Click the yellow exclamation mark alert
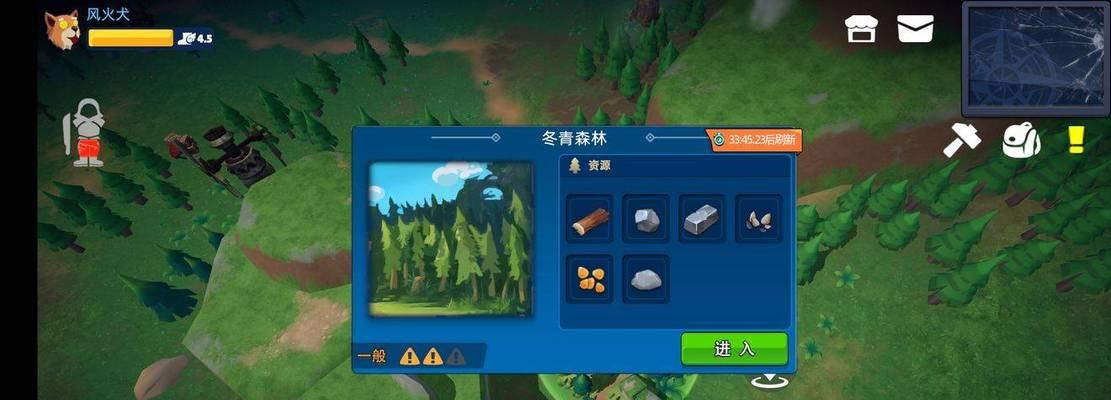The image size is (1111, 400). coord(1076,139)
